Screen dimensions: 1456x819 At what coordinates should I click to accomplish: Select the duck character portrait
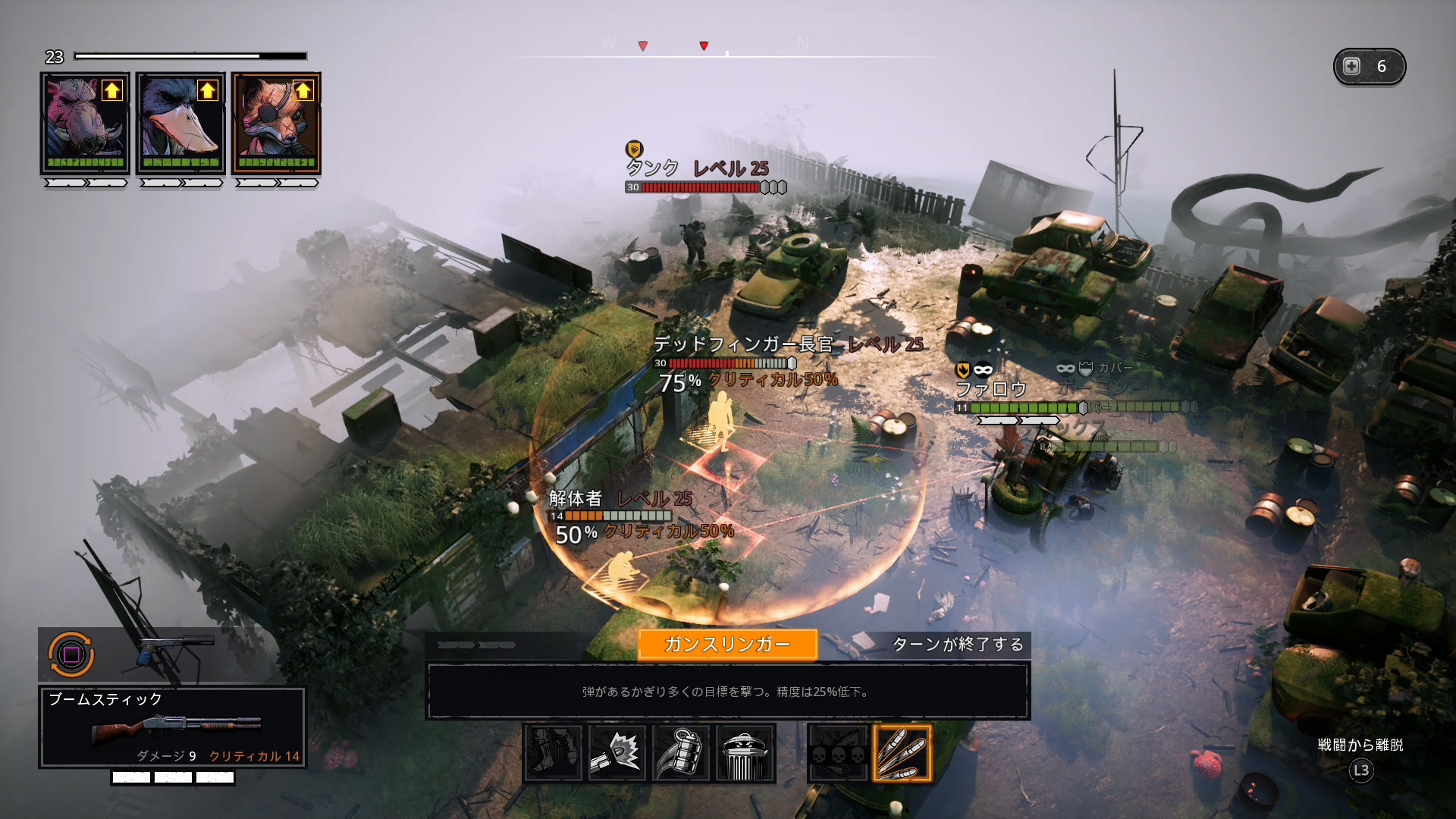pos(180,123)
